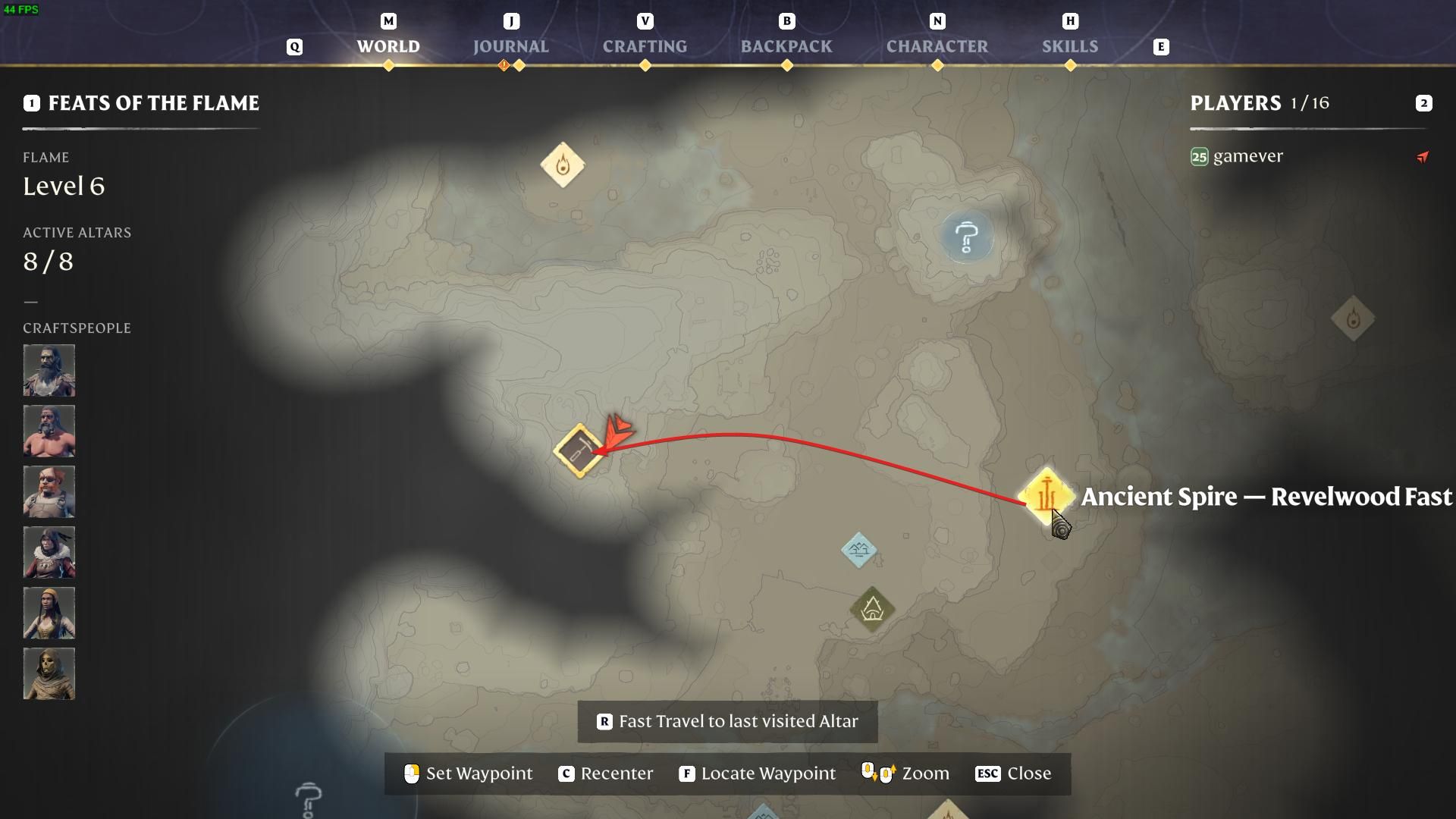Viewport: 1456px width, 819px height.
Task: Click the World tab
Action: pos(388,46)
